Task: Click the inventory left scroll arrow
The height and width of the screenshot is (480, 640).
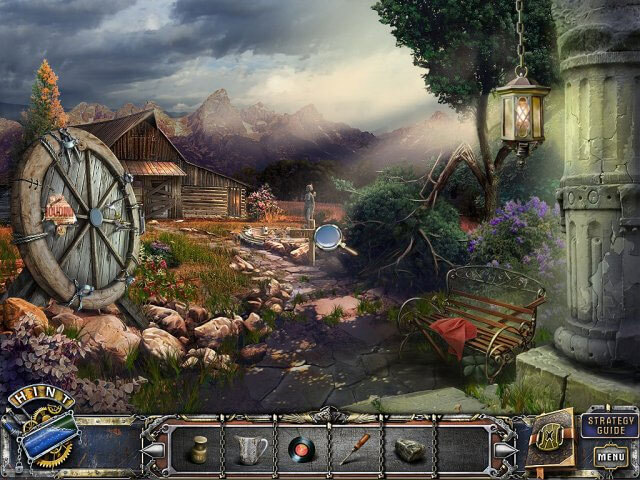Action: (151, 449)
